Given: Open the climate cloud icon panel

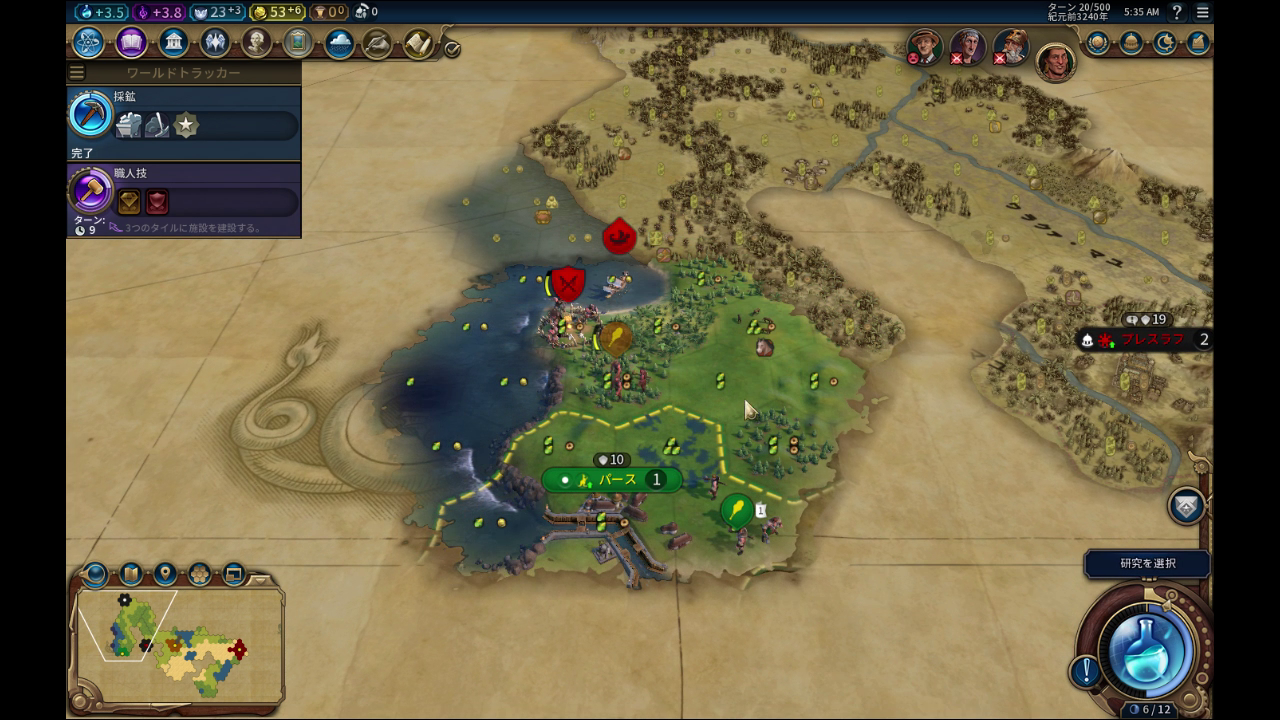Looking at the screenshot, I should (x=339, y=44).
